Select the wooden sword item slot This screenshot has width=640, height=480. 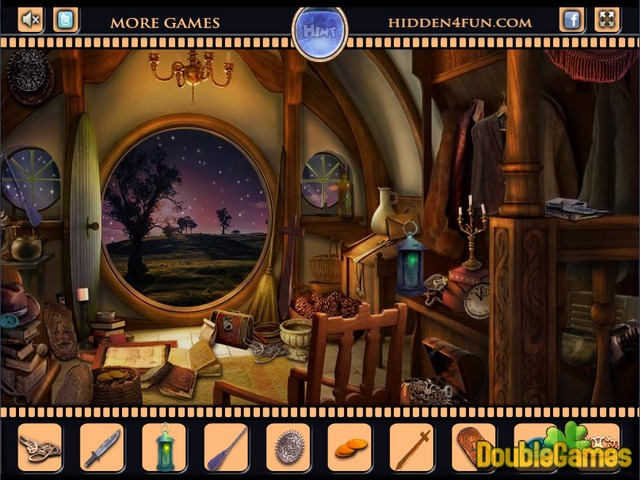click(x=411, y=446)
